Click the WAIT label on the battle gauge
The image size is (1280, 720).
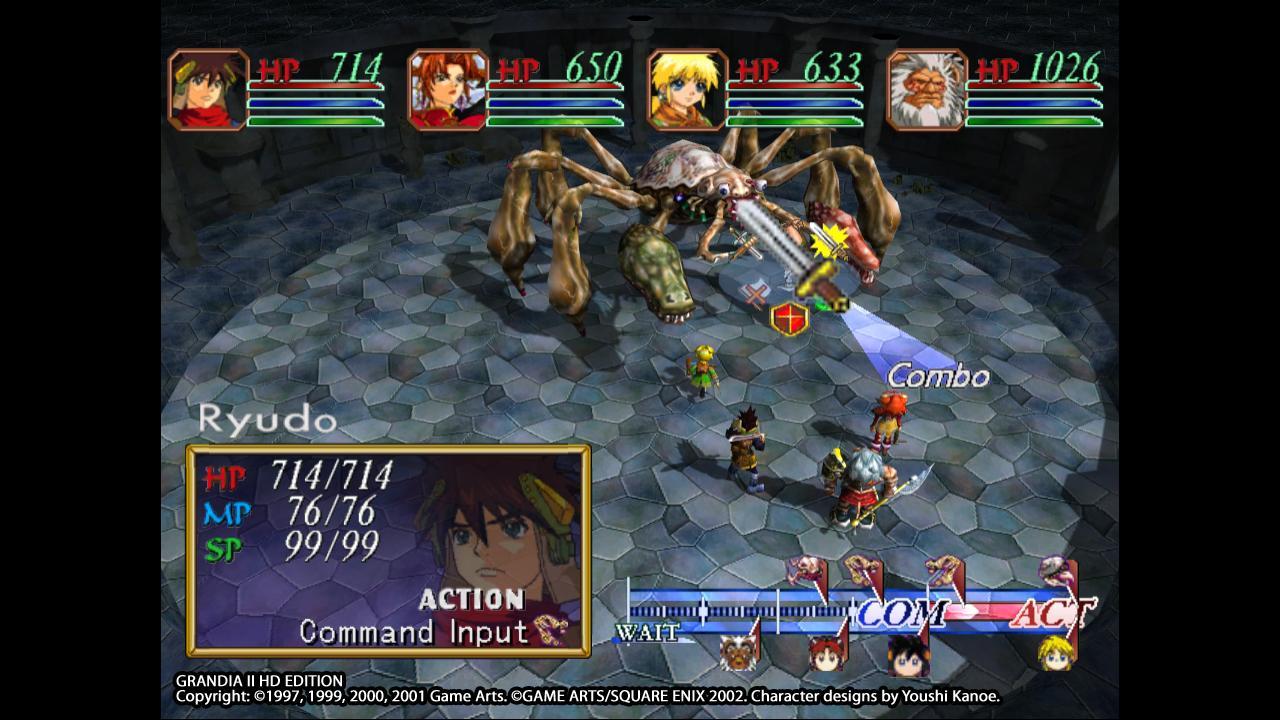click(648, 632)
